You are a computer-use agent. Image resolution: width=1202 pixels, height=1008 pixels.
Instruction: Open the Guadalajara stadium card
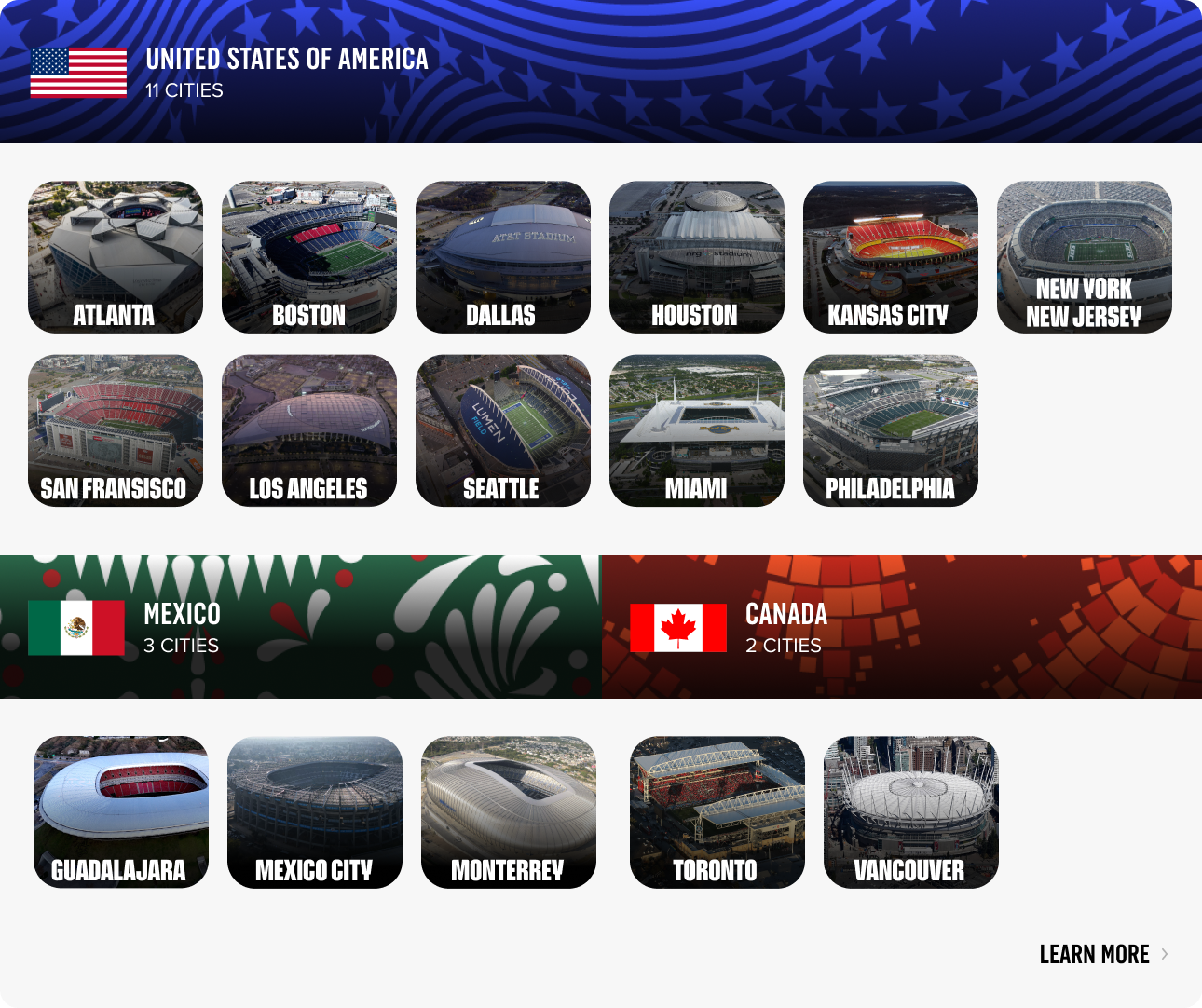(121, 810)
